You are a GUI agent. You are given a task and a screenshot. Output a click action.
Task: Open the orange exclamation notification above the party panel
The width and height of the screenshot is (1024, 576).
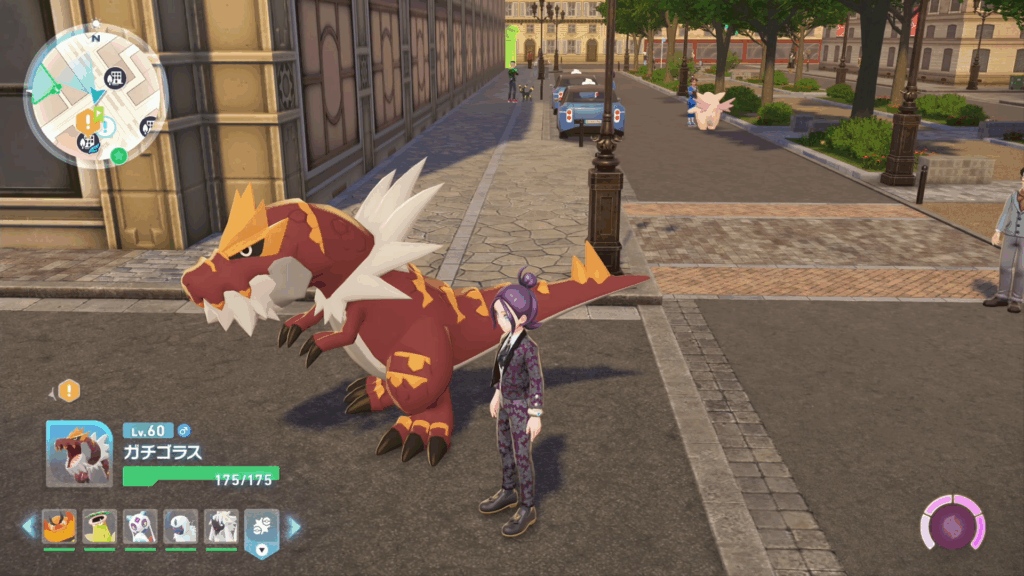click(x=68, y=391)
